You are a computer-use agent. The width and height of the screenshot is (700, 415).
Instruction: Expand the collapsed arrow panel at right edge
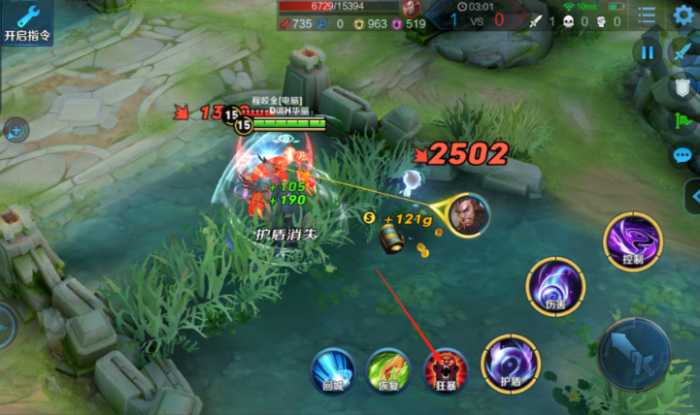691,196
